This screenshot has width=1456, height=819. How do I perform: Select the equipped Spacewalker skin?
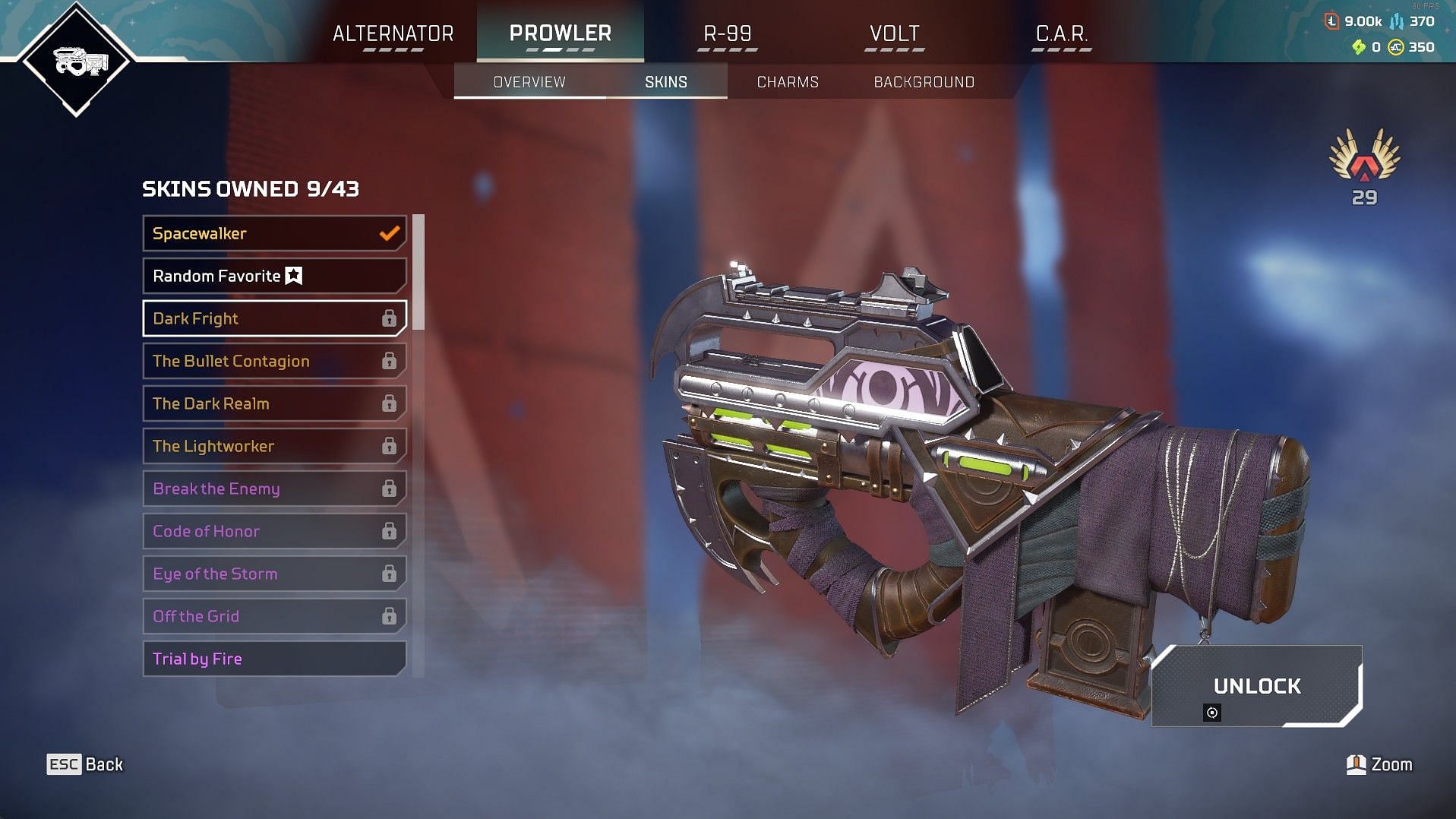pos(274,233)
